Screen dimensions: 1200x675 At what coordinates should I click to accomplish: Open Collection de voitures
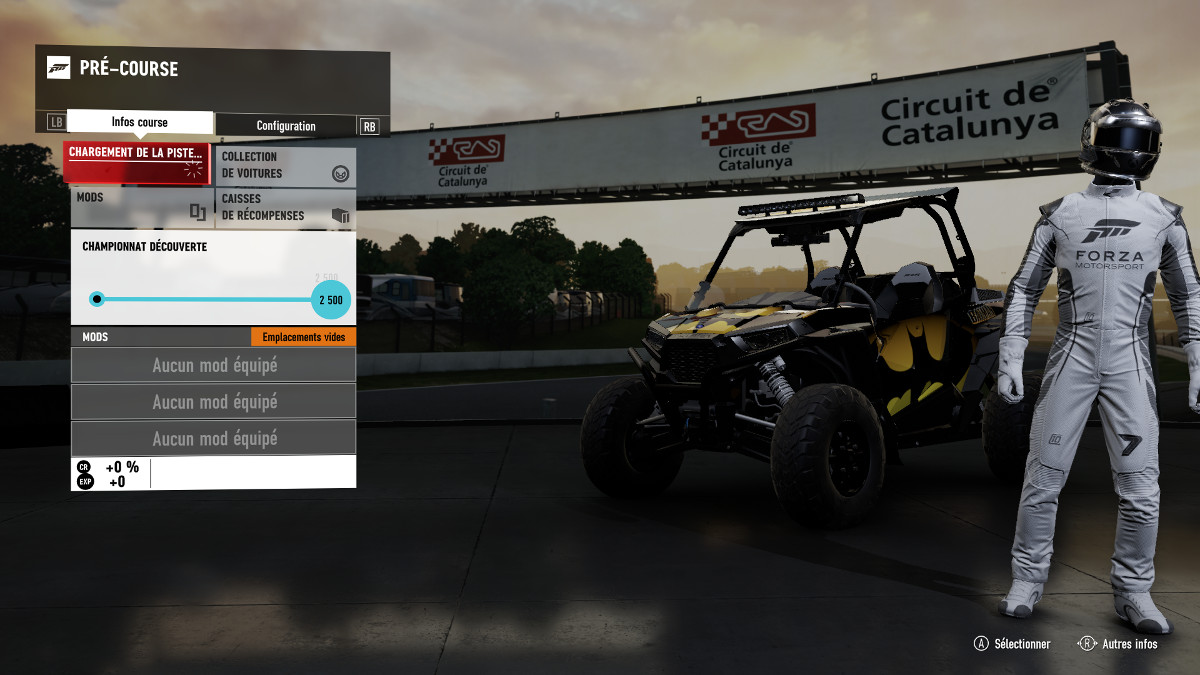click(285, 165)
